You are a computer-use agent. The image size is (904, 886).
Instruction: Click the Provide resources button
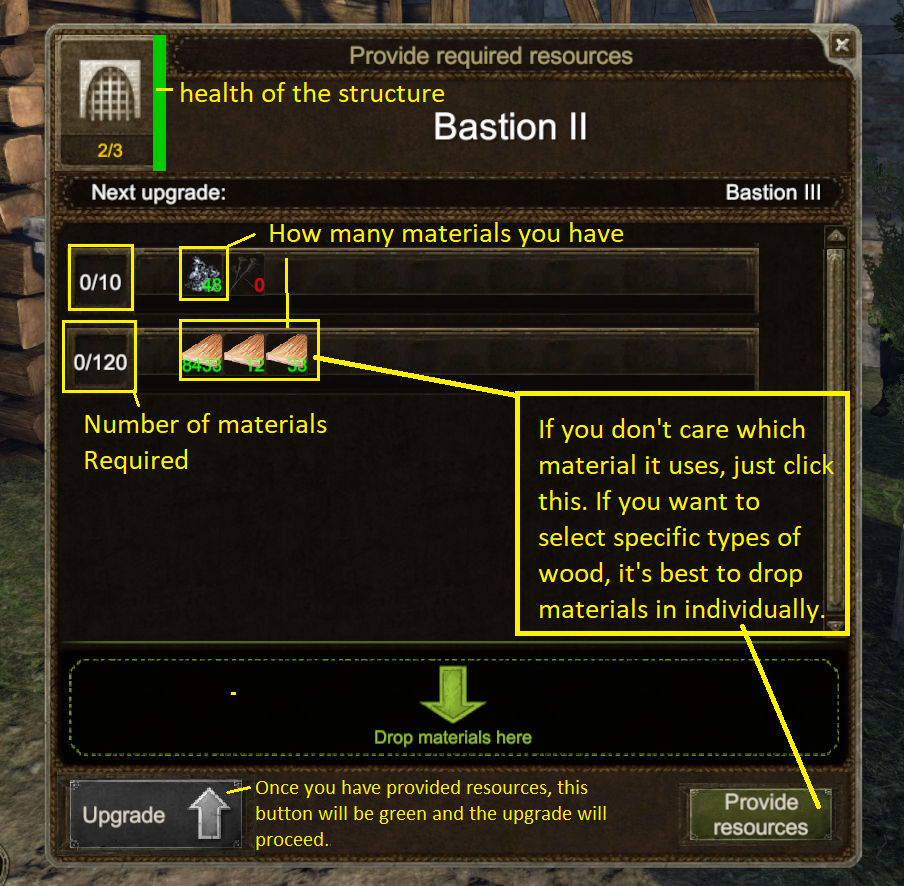tap(760, 814)
